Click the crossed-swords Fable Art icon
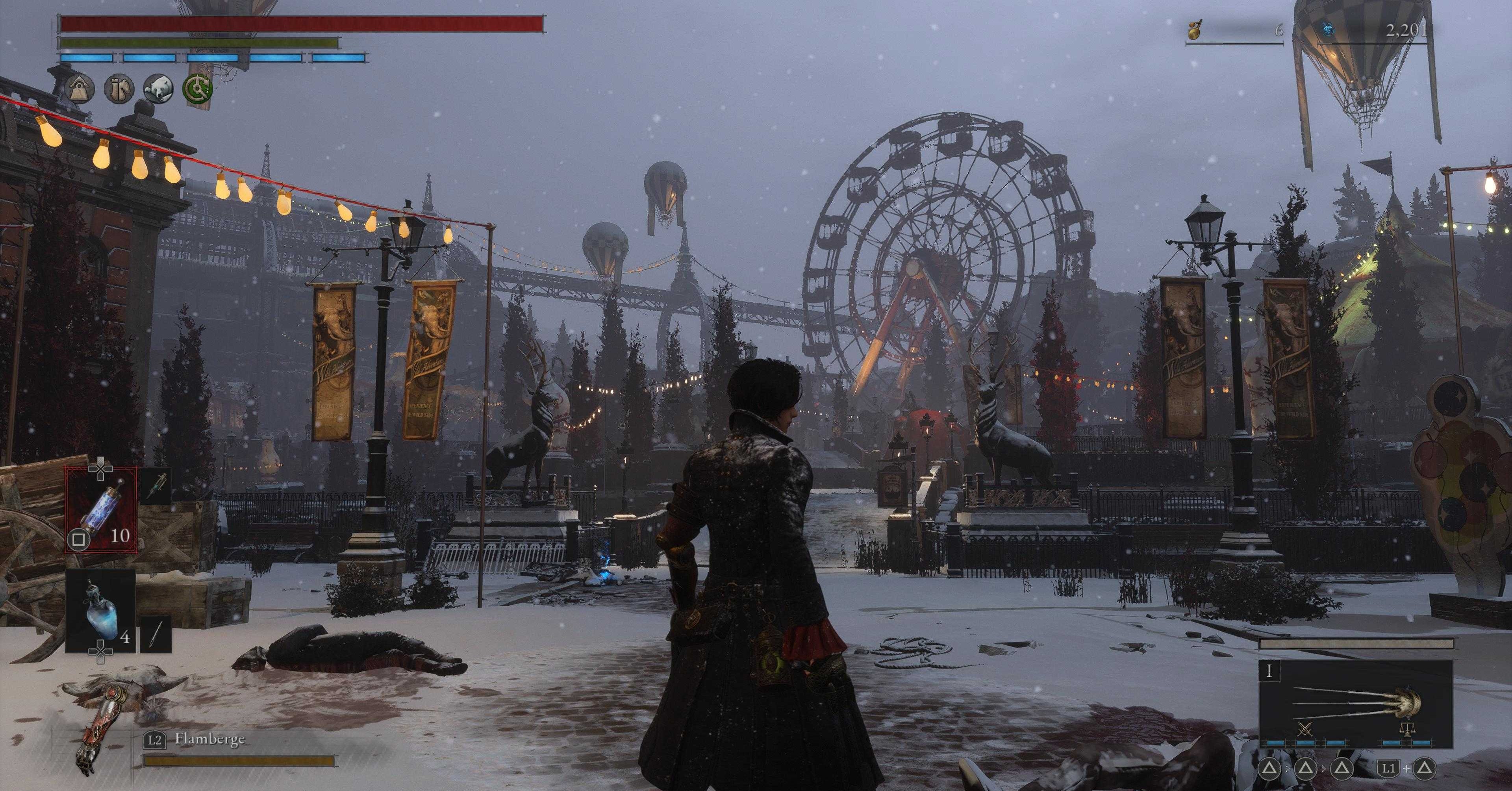This screenshot has width=1512, height=791. pos(1305,730)
